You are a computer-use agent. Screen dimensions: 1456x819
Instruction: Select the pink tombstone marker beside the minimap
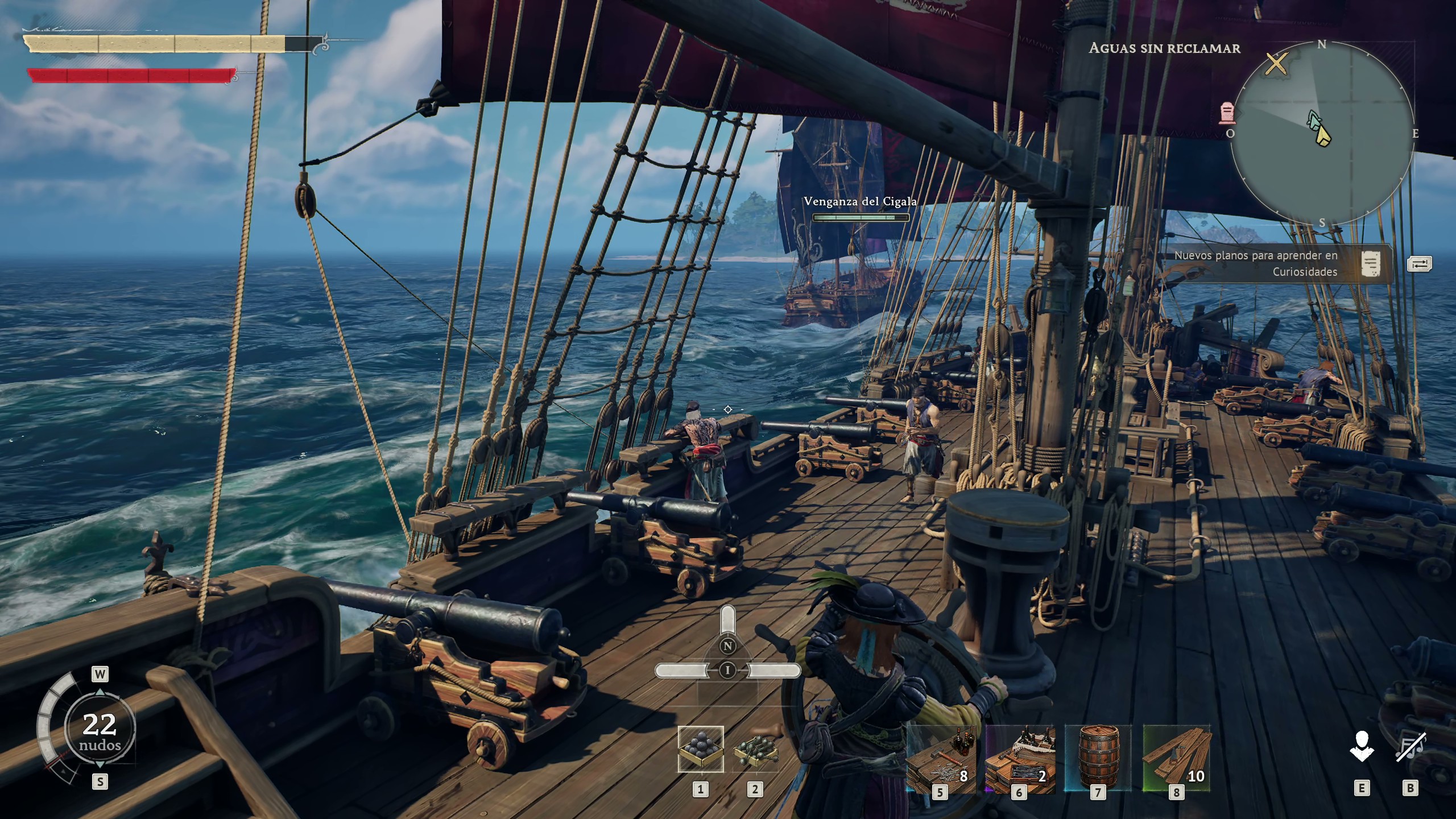[x=1227, y=113]
